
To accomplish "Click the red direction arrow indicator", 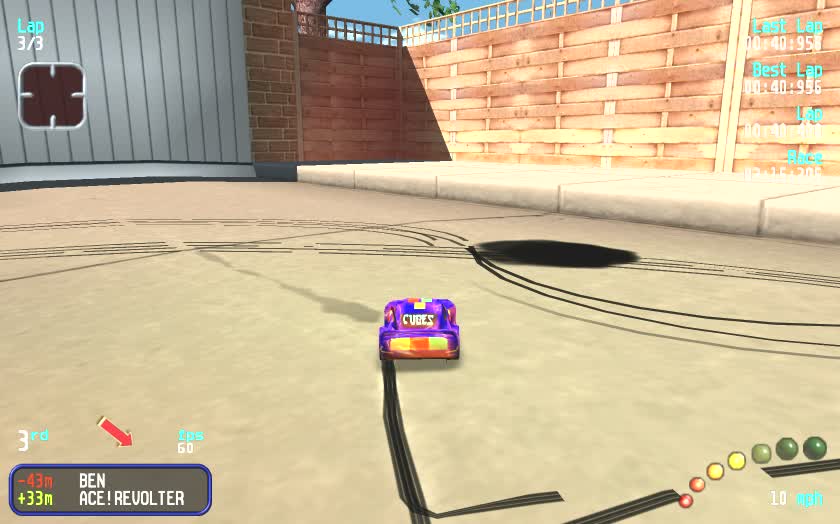I will 115,431.
